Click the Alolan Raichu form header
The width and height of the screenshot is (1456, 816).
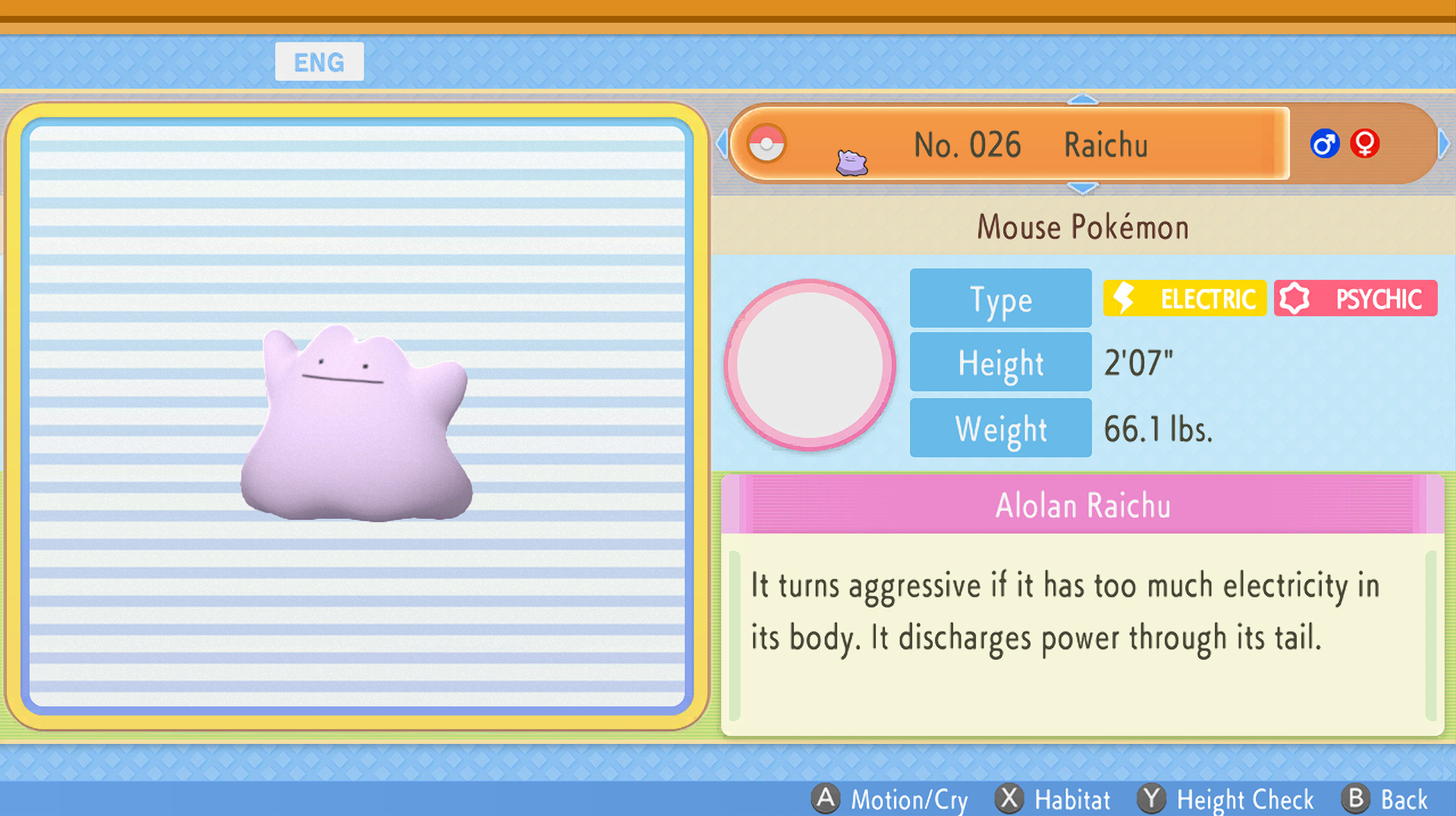click(x=1082, y=505)
